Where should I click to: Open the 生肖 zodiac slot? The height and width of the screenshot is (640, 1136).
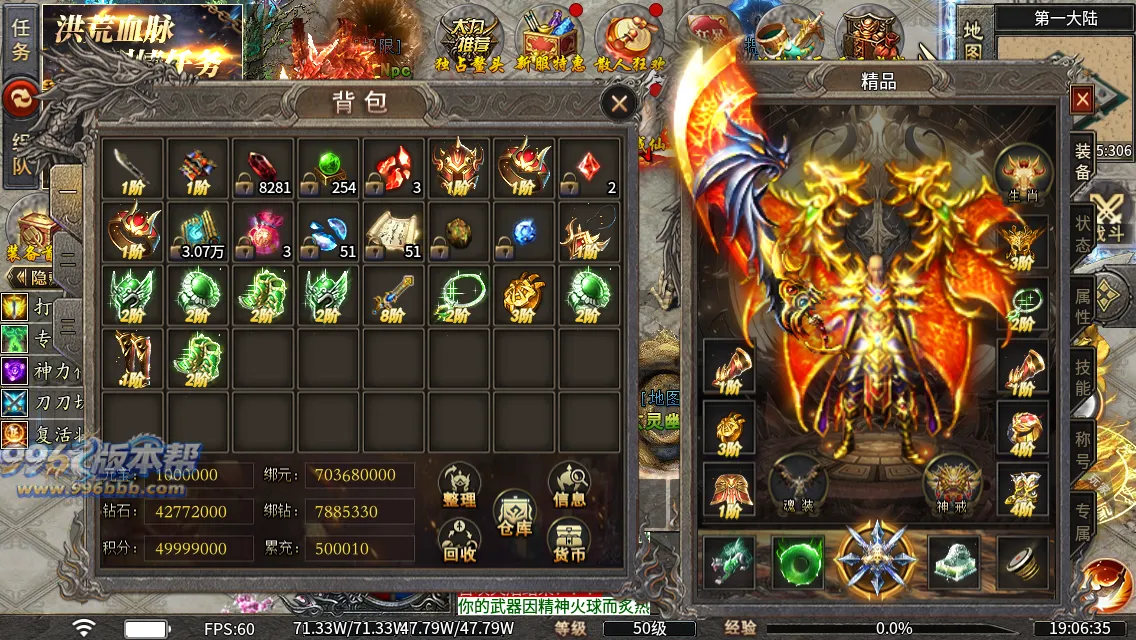coord(1023,173)
